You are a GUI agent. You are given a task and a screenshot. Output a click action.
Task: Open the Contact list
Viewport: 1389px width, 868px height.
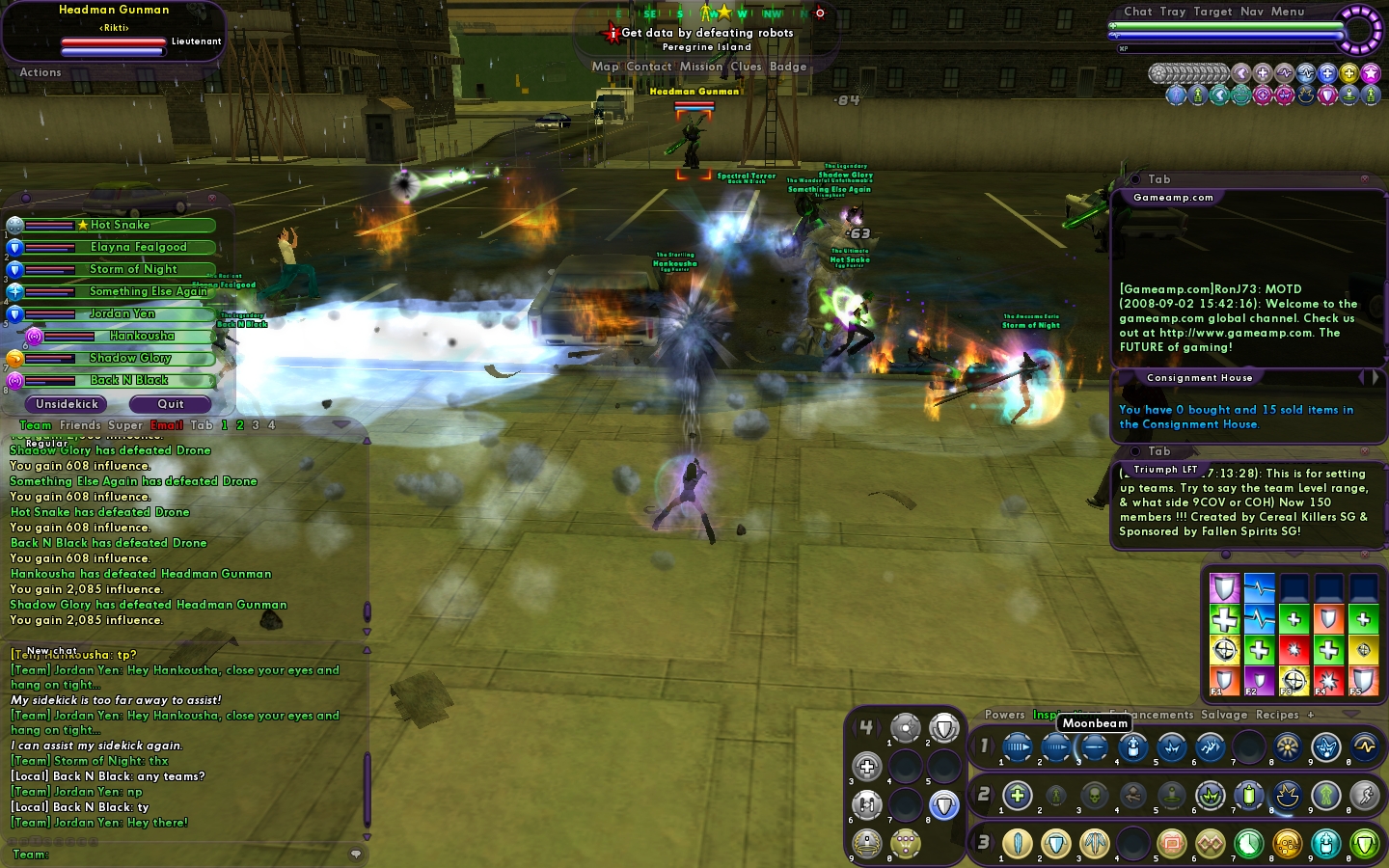648,67
